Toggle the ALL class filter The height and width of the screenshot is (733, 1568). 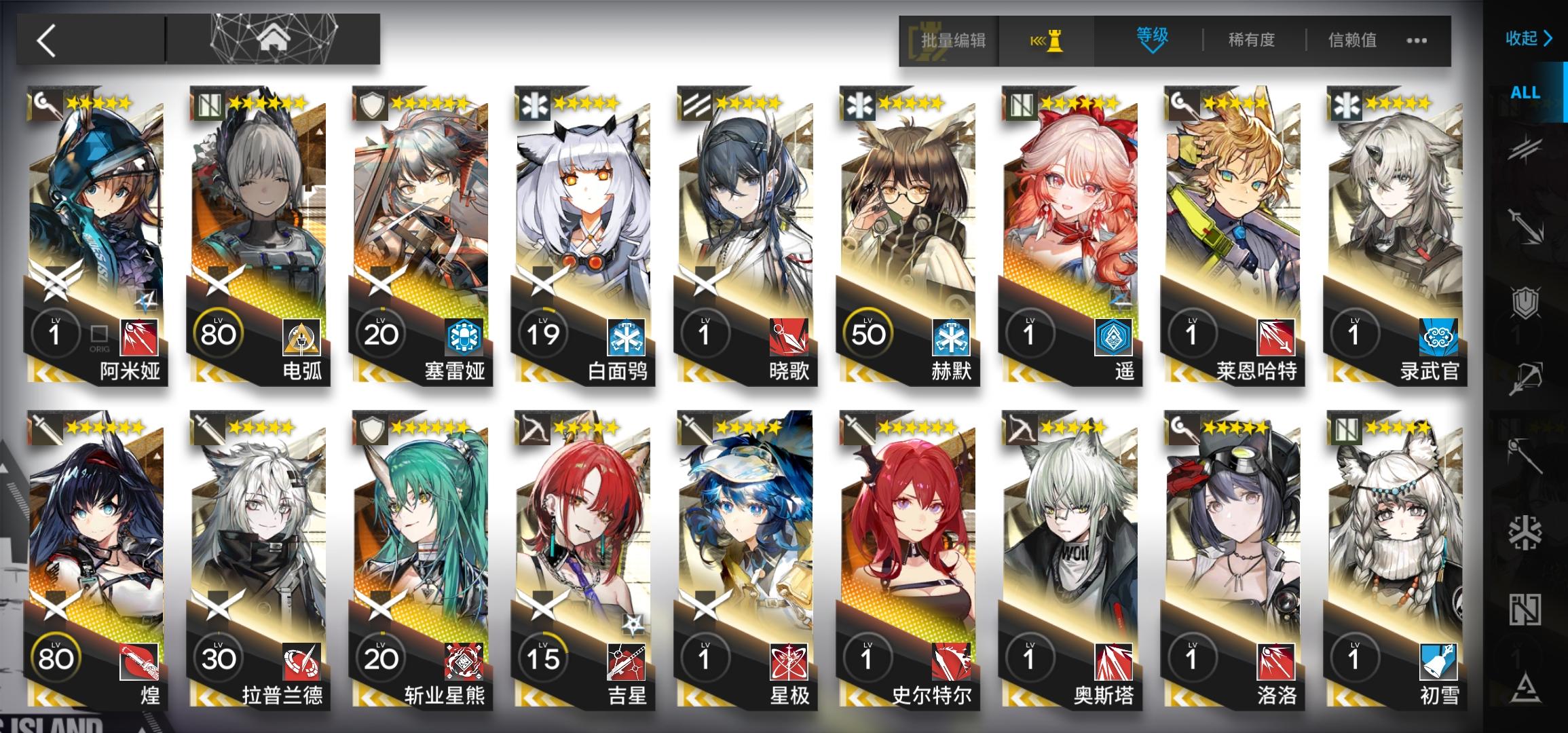[x=1525, y=93]
